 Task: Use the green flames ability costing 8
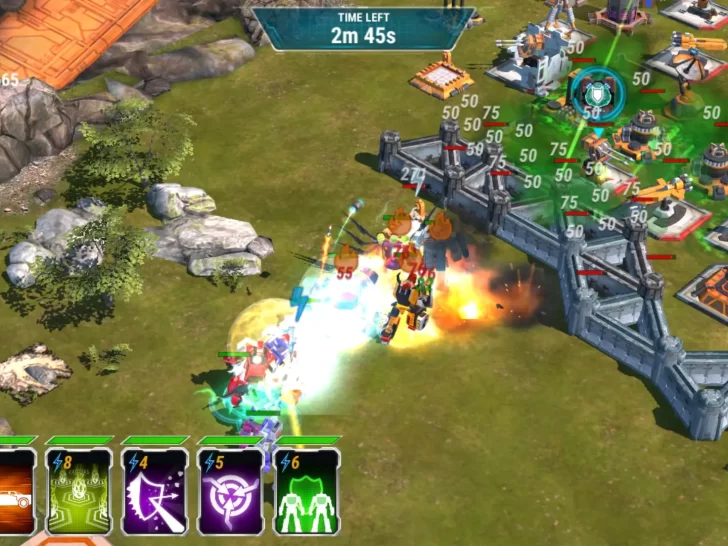79,492
